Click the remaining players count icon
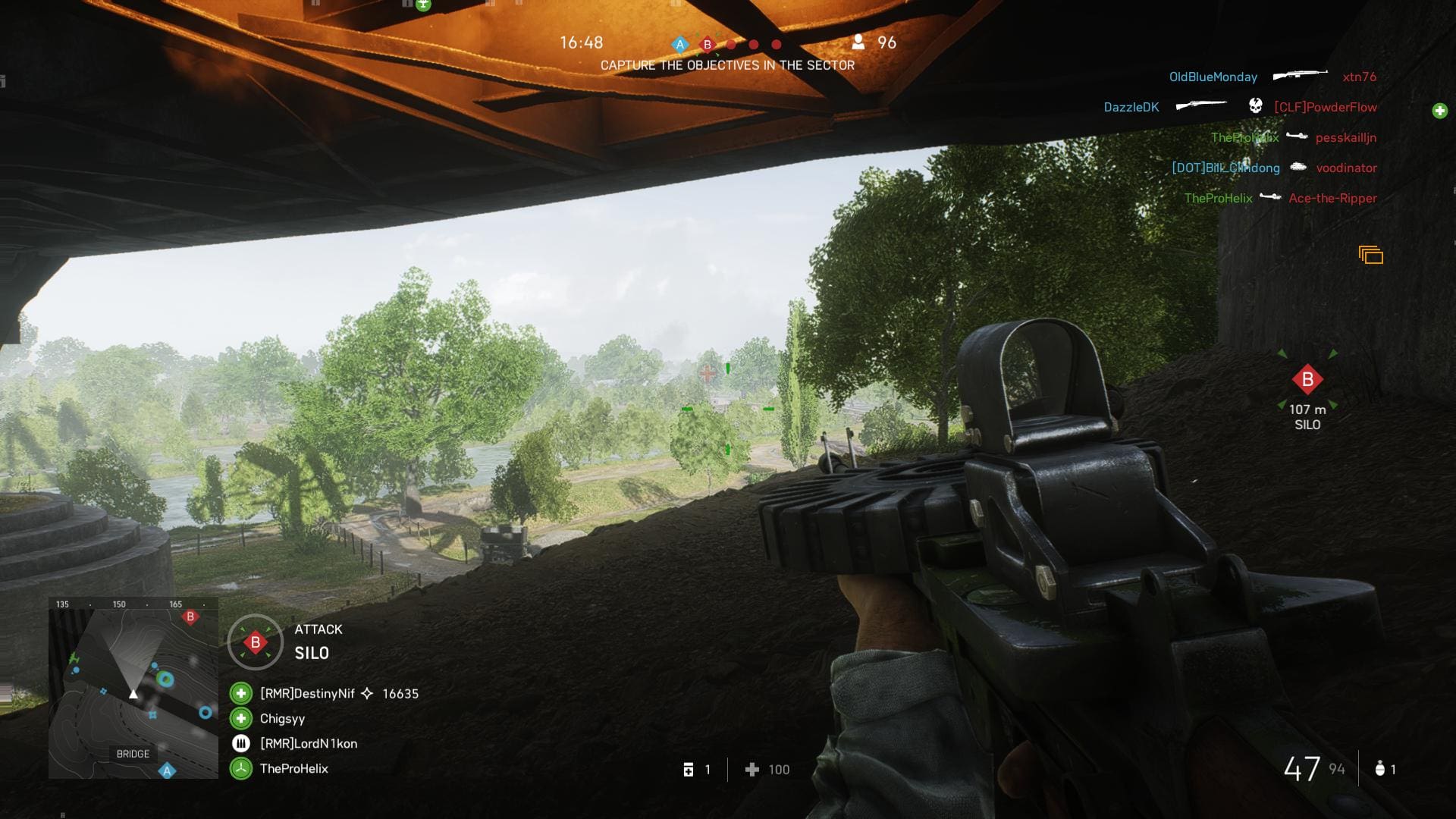The height and width of the screenshot is (819, 1456). coord(858,42)
